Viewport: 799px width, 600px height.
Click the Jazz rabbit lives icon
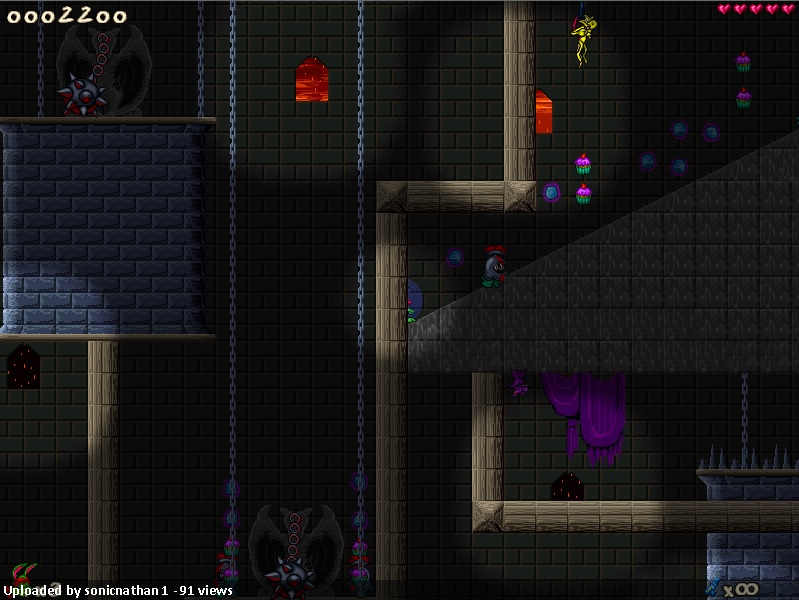pos(22,574)
